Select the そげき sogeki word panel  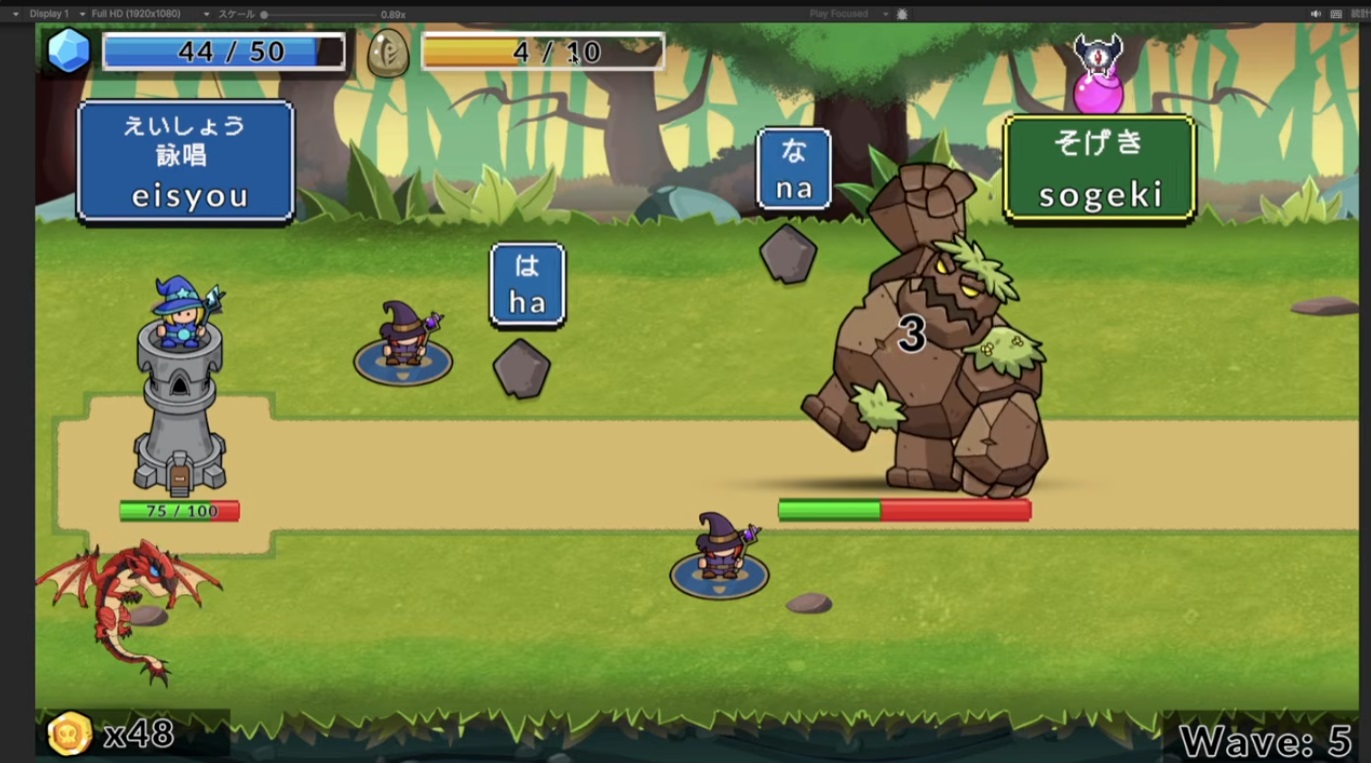tap(1099, 168)
